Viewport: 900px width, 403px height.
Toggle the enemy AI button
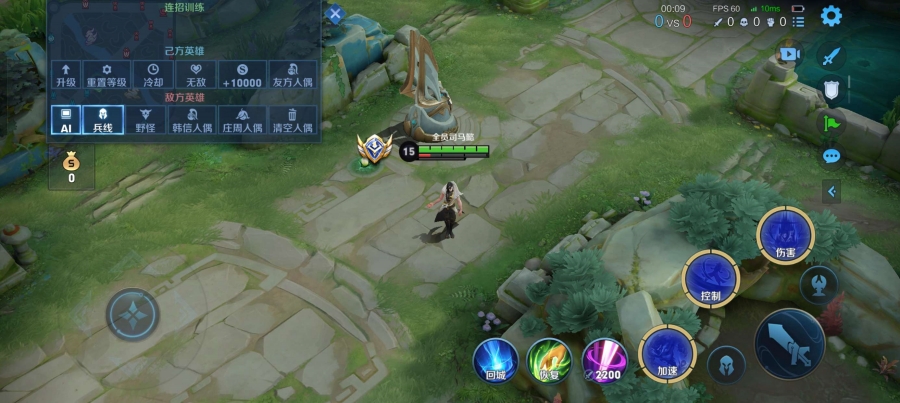[66, 120]
